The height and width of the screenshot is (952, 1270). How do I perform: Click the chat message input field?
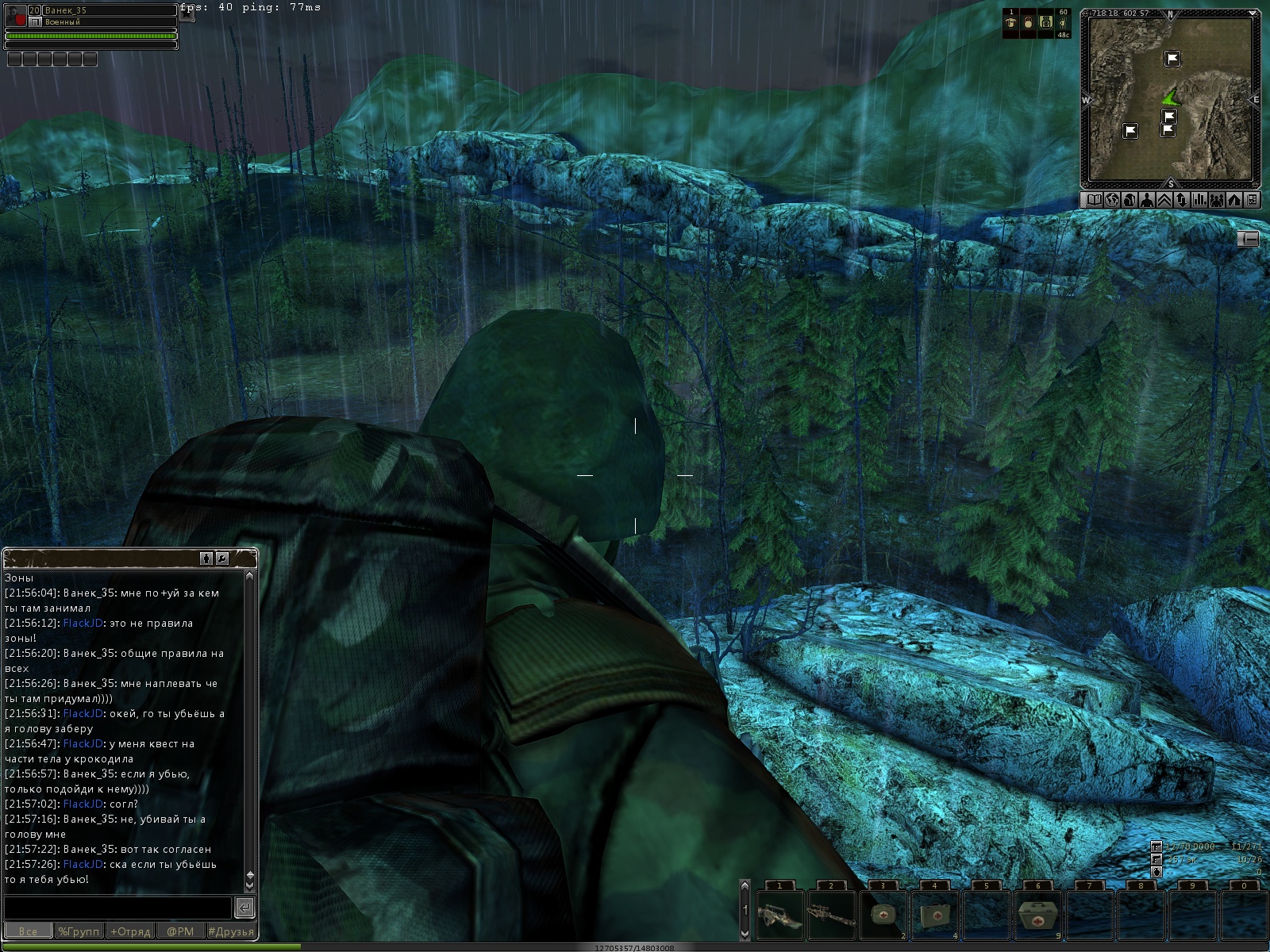point(117,907)
